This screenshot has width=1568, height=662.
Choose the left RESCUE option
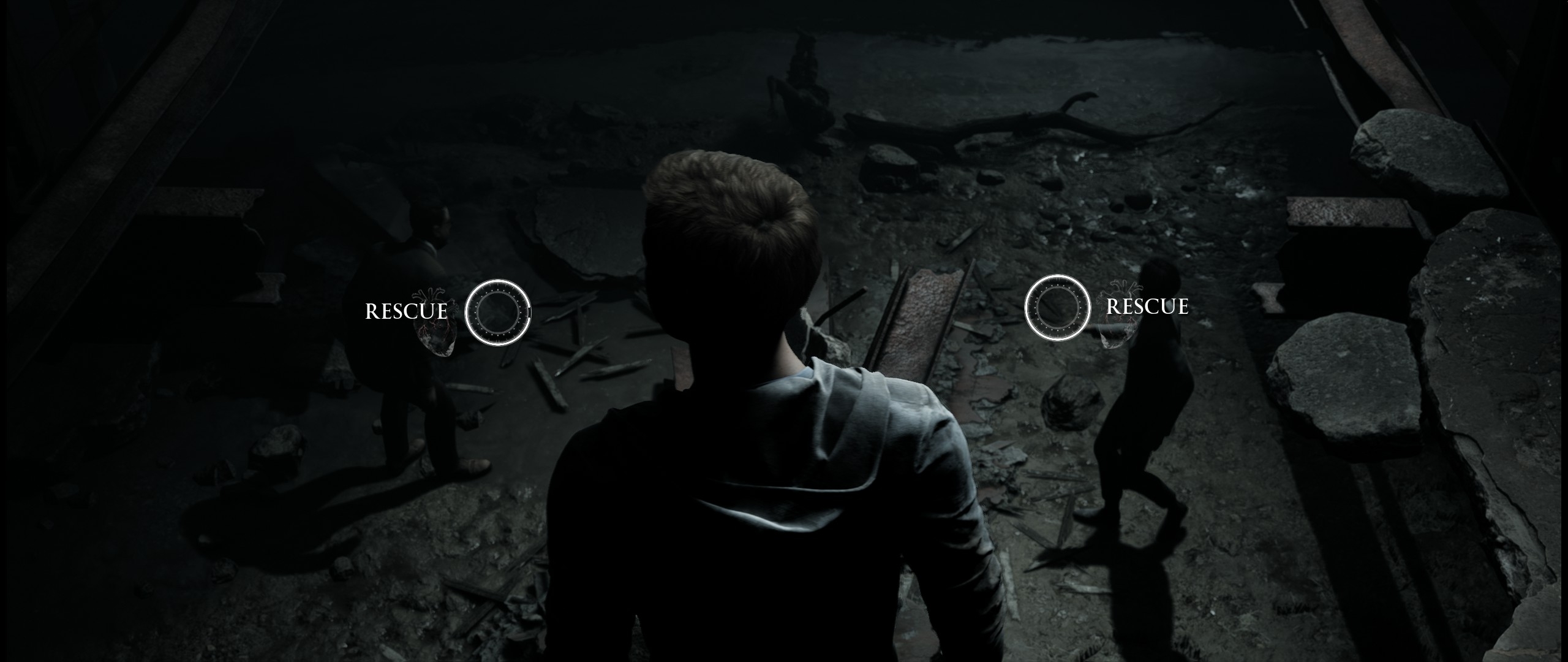click(497, 312)
